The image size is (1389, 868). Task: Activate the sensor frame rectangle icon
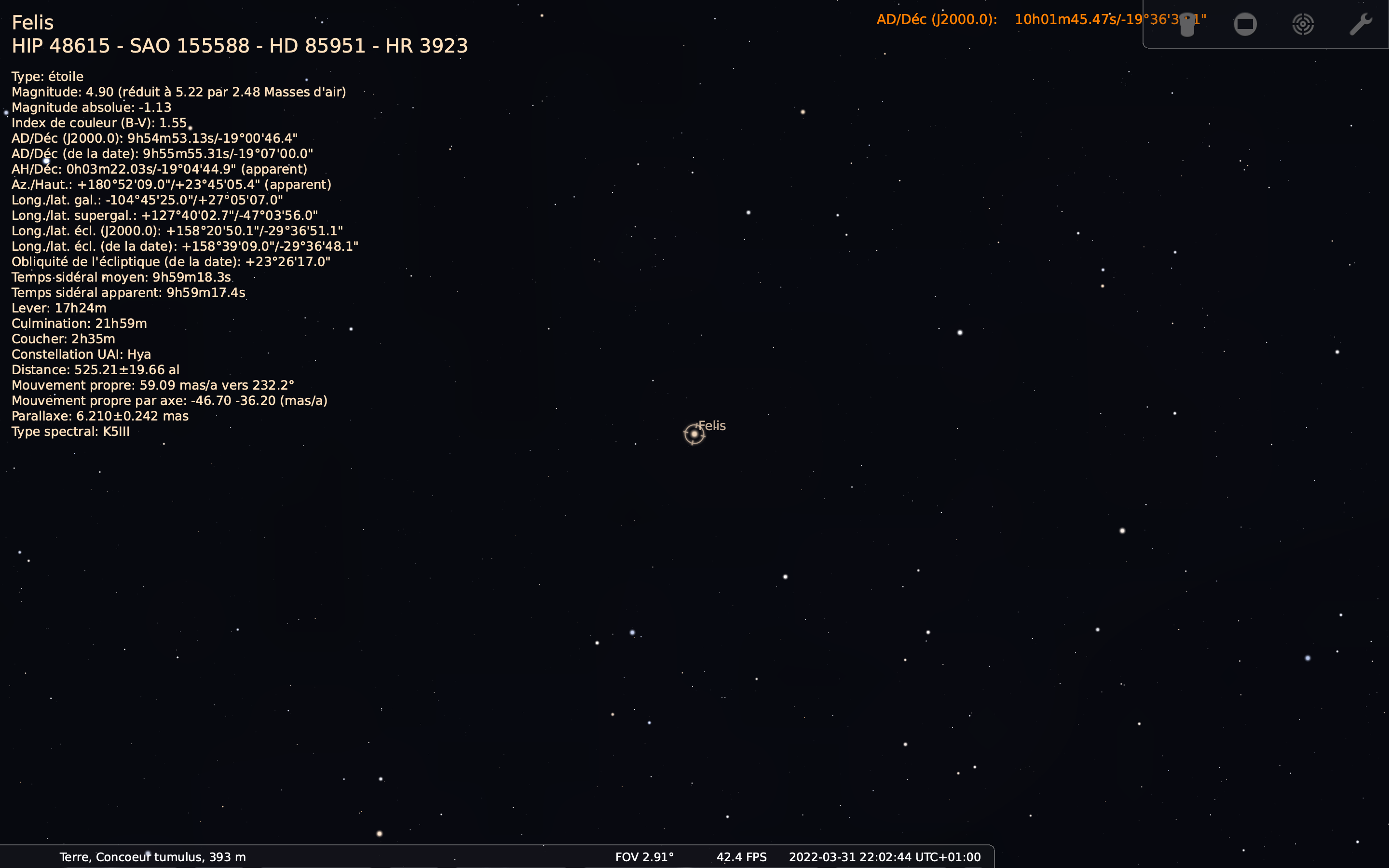1245,24
